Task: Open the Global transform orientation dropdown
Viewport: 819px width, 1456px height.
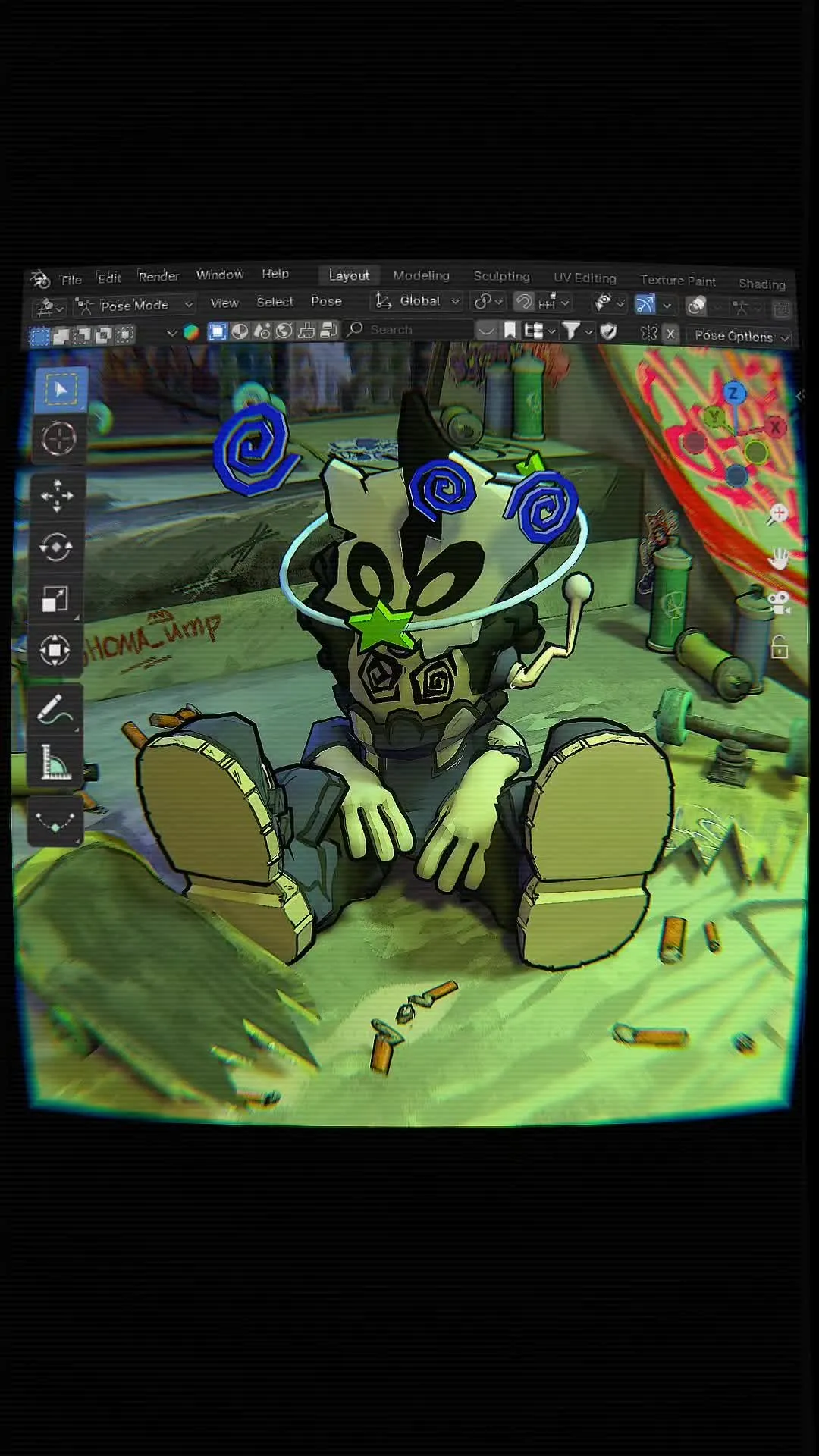Action: click(419, 301)
